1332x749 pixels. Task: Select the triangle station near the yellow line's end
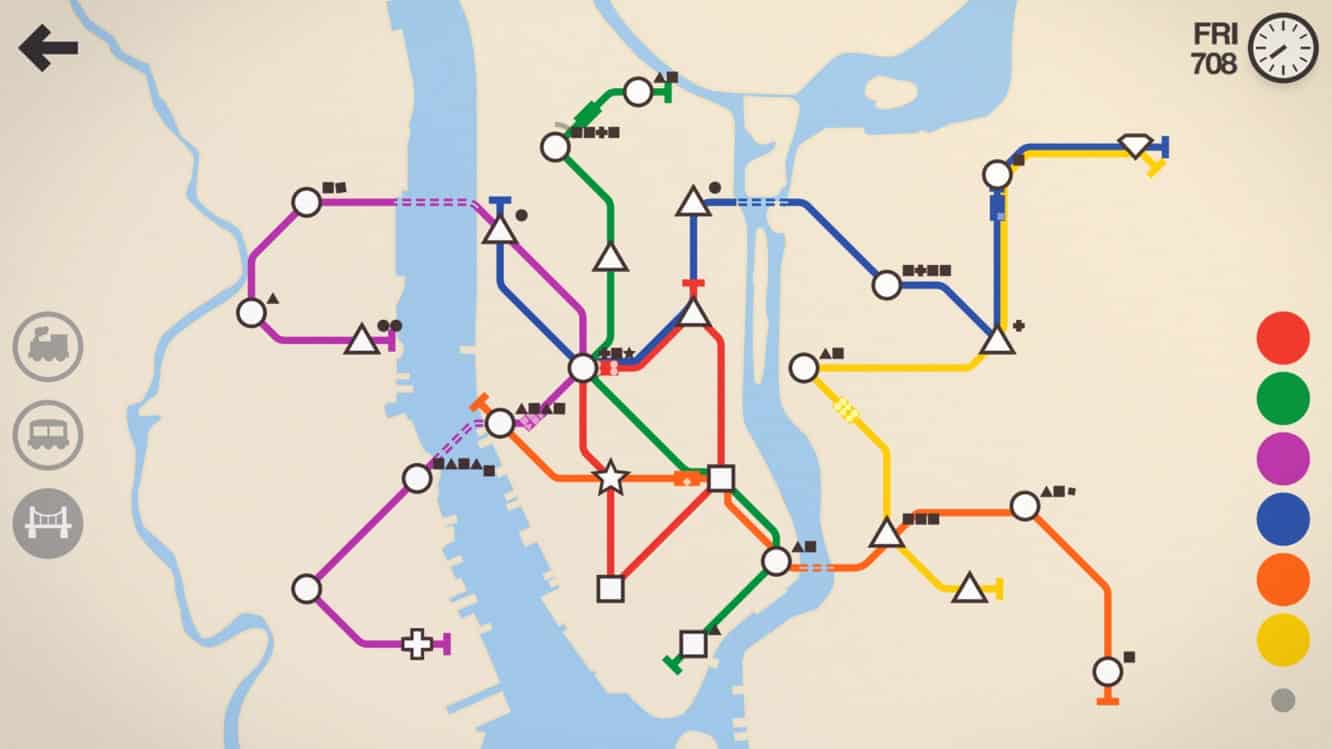[968, 585]
